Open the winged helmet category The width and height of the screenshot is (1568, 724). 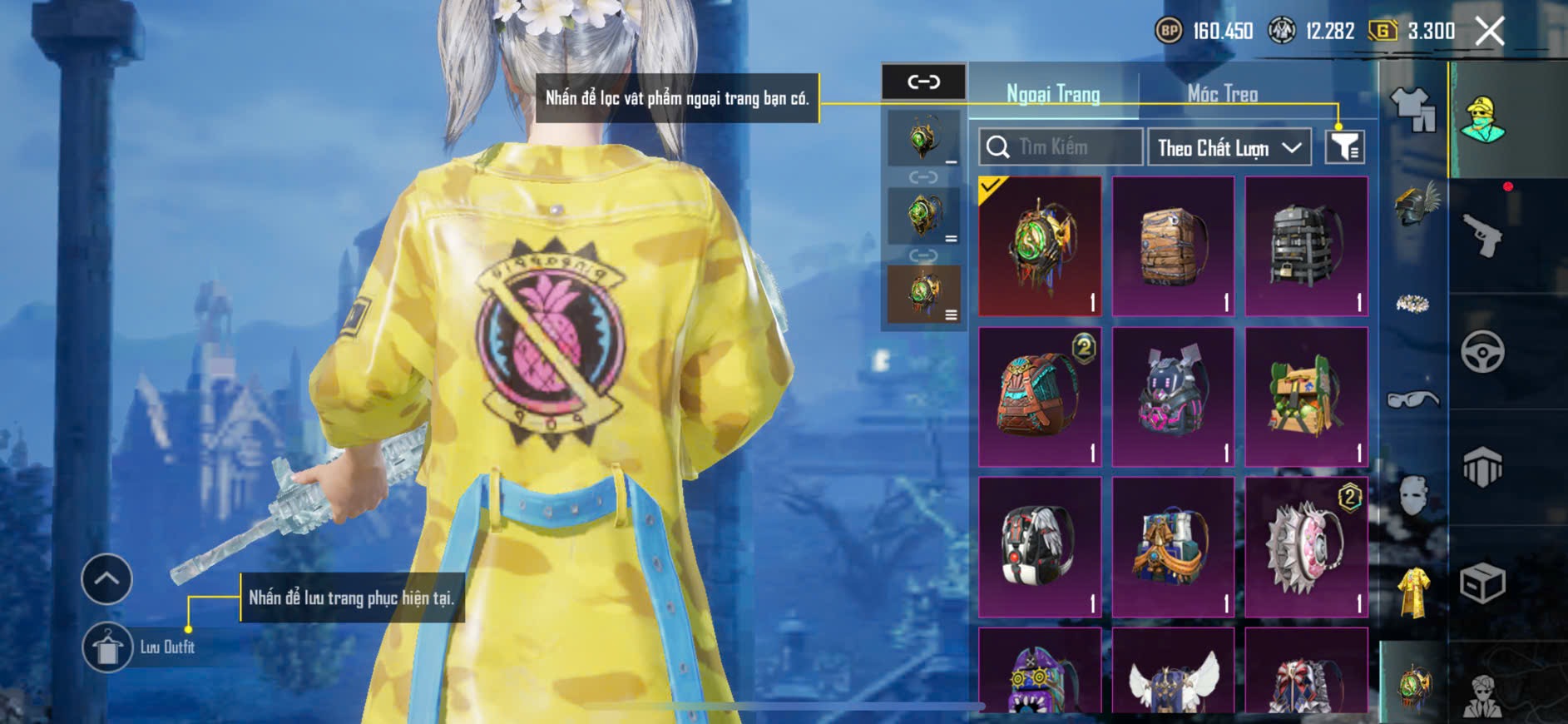click(x=1413, y=206)
